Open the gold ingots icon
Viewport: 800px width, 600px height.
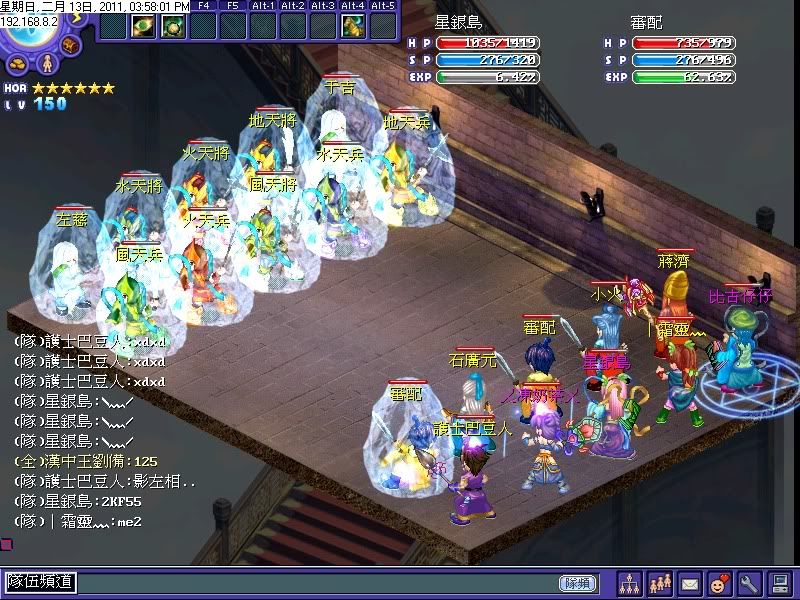[18, 64]
